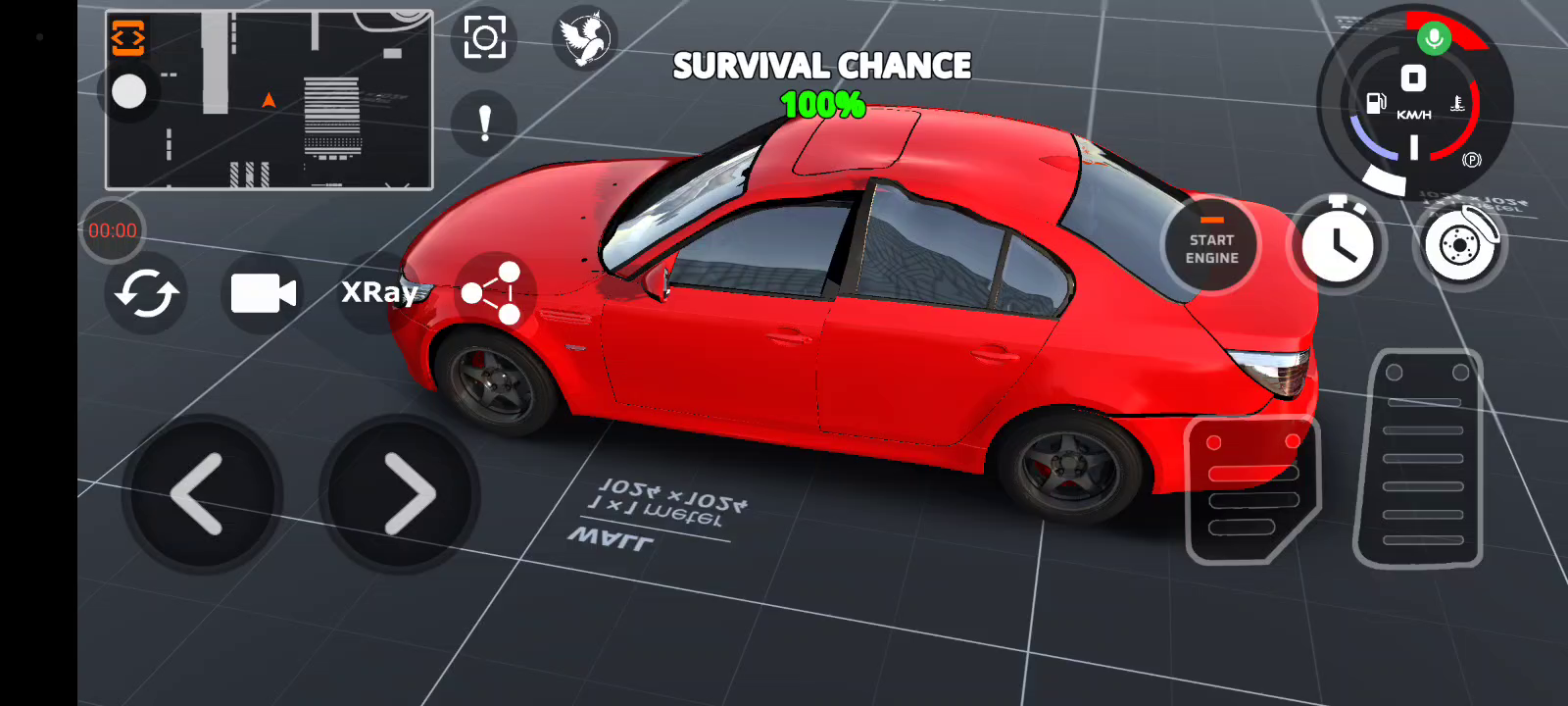Open the share button

494,292
